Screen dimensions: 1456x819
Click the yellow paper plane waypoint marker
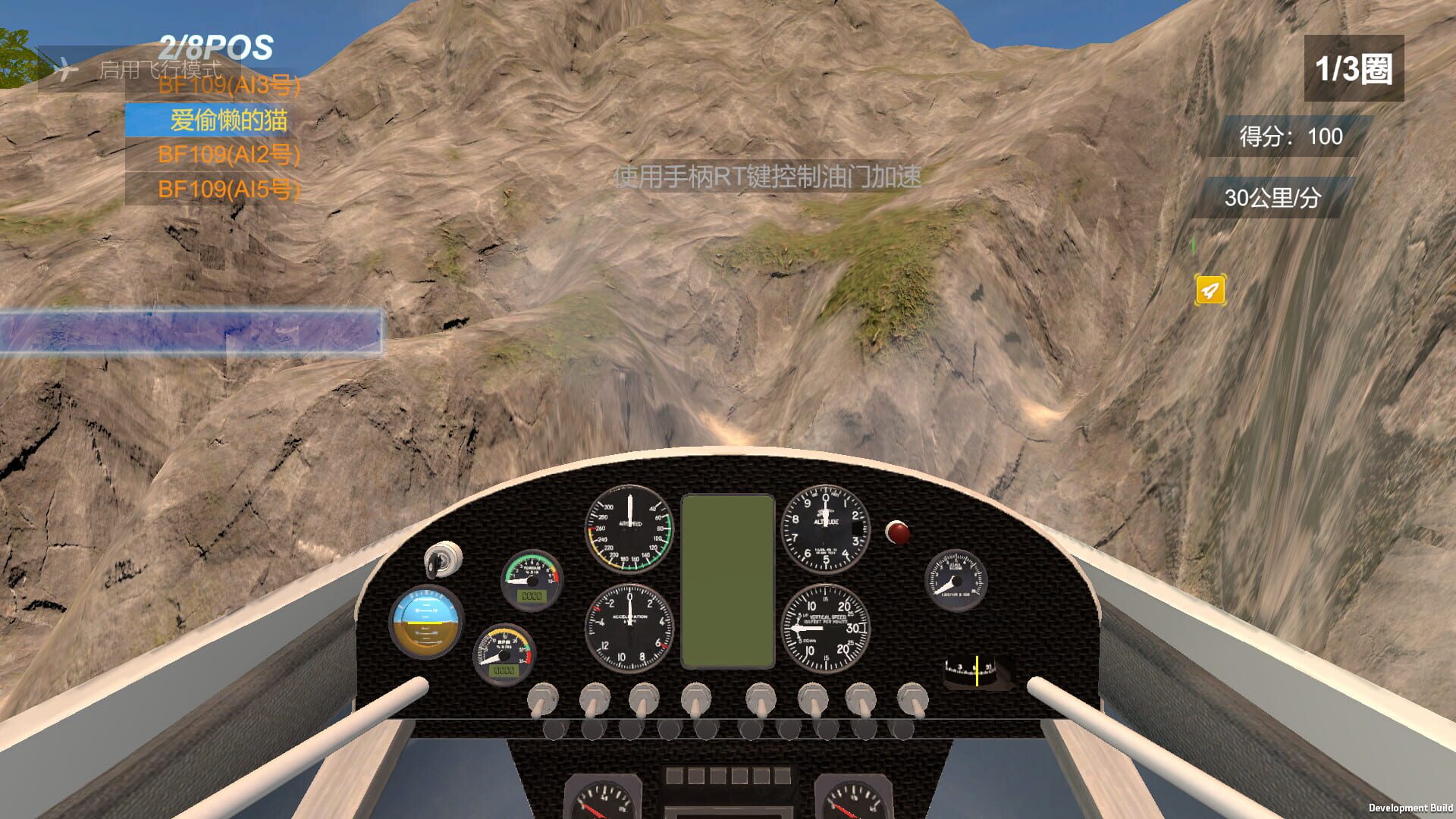[x=1210, y=290]
